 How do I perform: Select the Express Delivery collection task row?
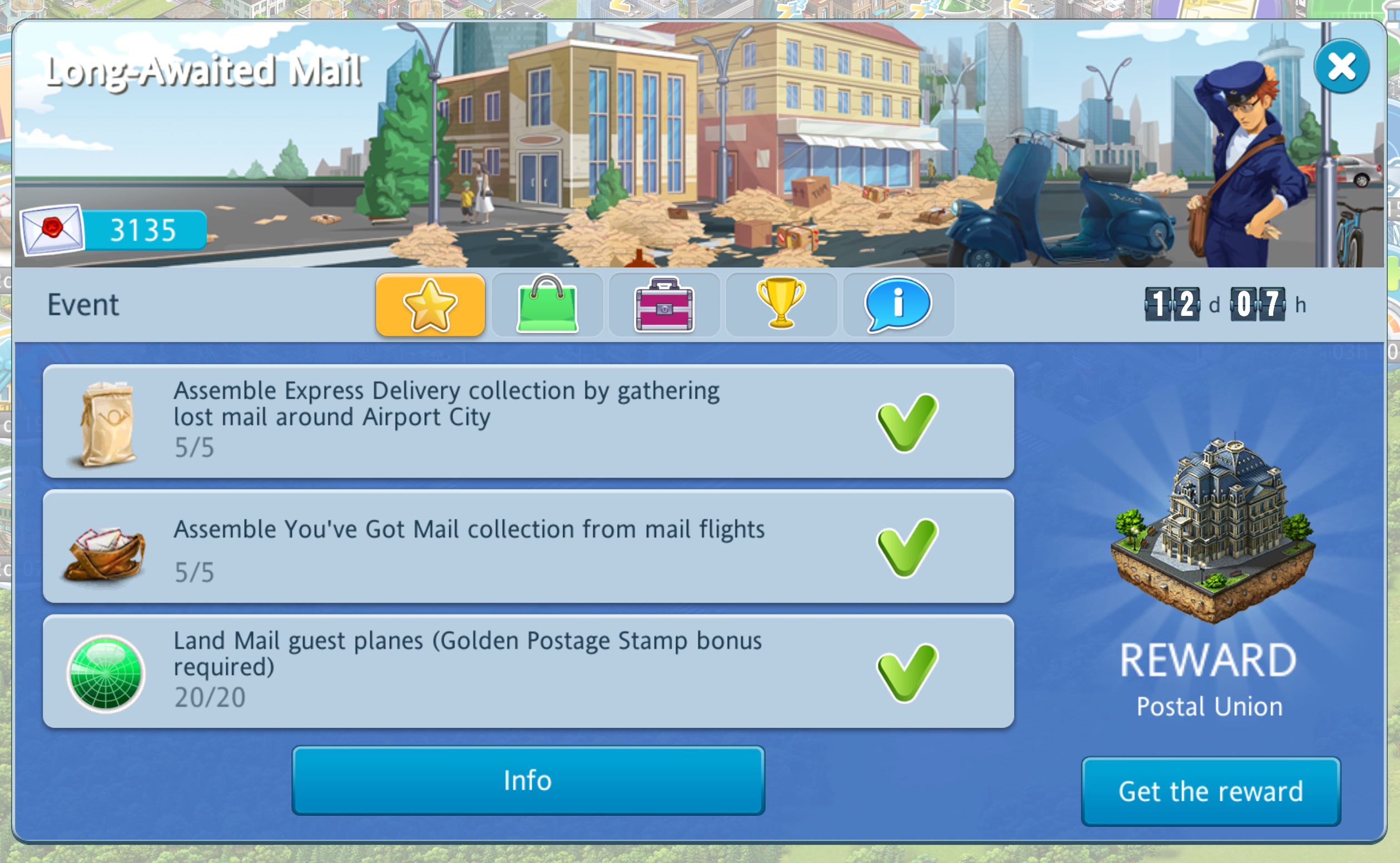[528, 421]
